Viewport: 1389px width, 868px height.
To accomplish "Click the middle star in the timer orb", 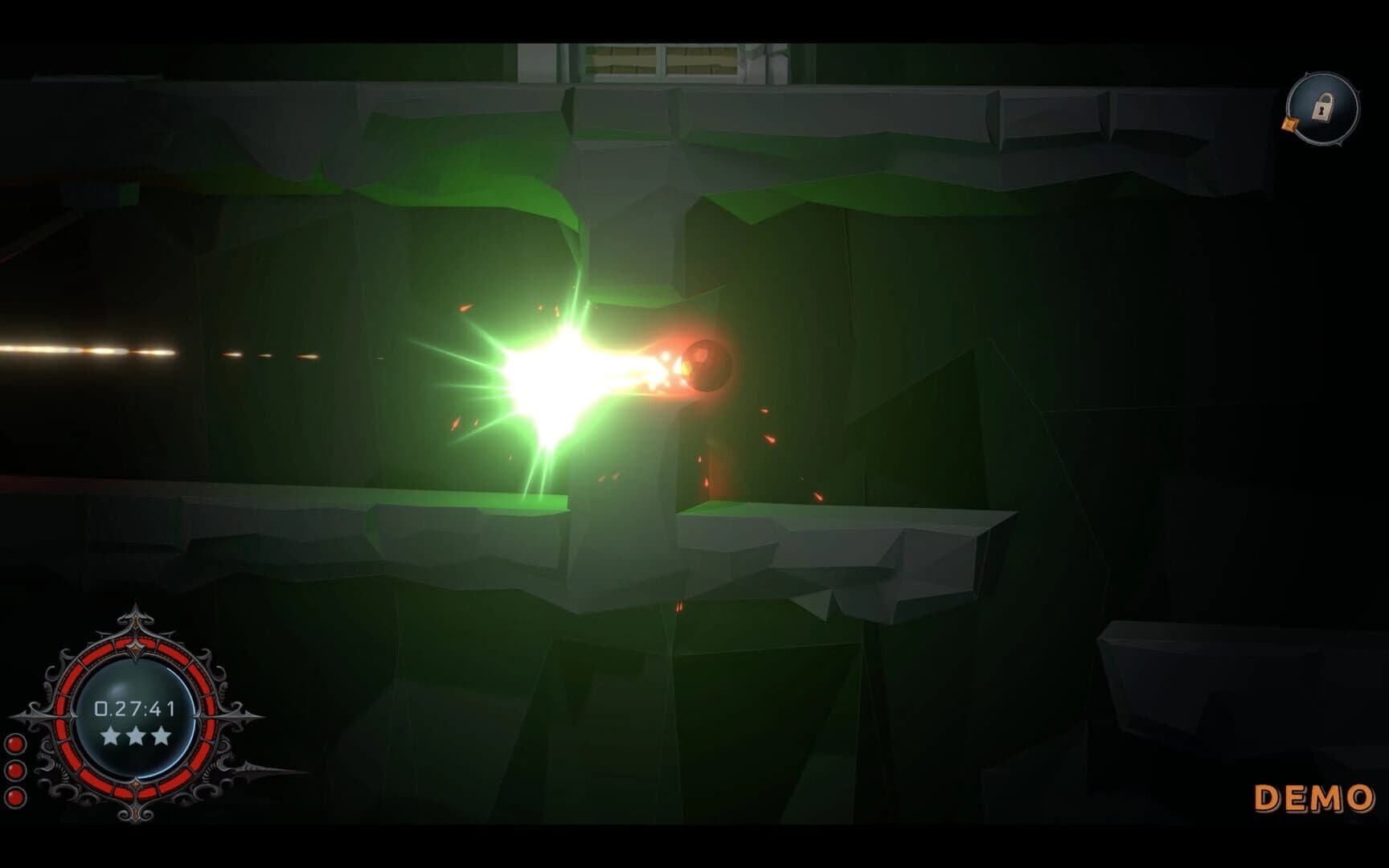I will [x=136, y=736].
